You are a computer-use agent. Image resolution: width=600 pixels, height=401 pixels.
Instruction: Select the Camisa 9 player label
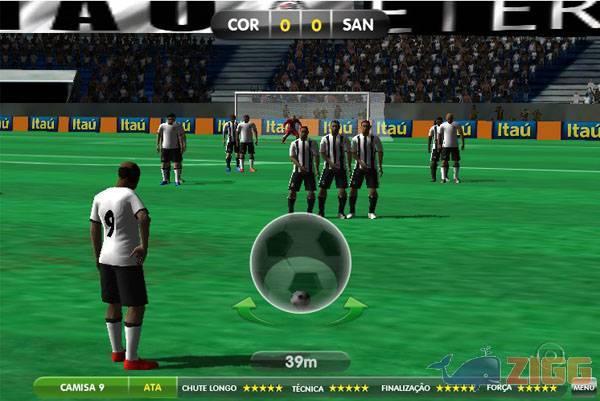82,387
